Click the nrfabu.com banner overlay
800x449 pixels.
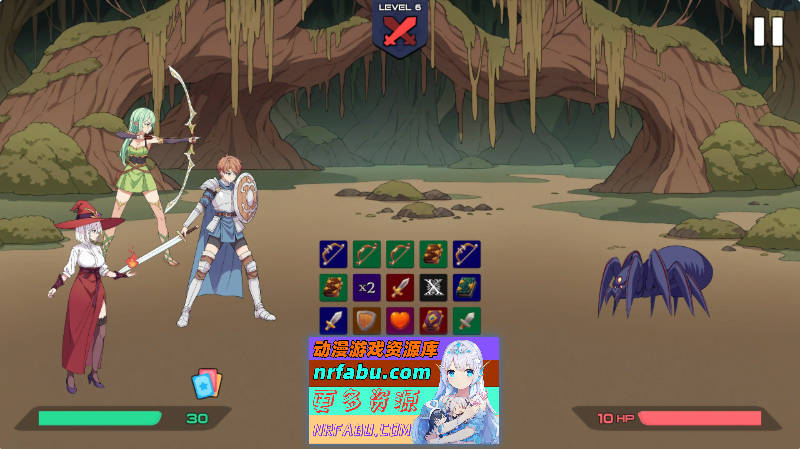click(x=404, y=390)
